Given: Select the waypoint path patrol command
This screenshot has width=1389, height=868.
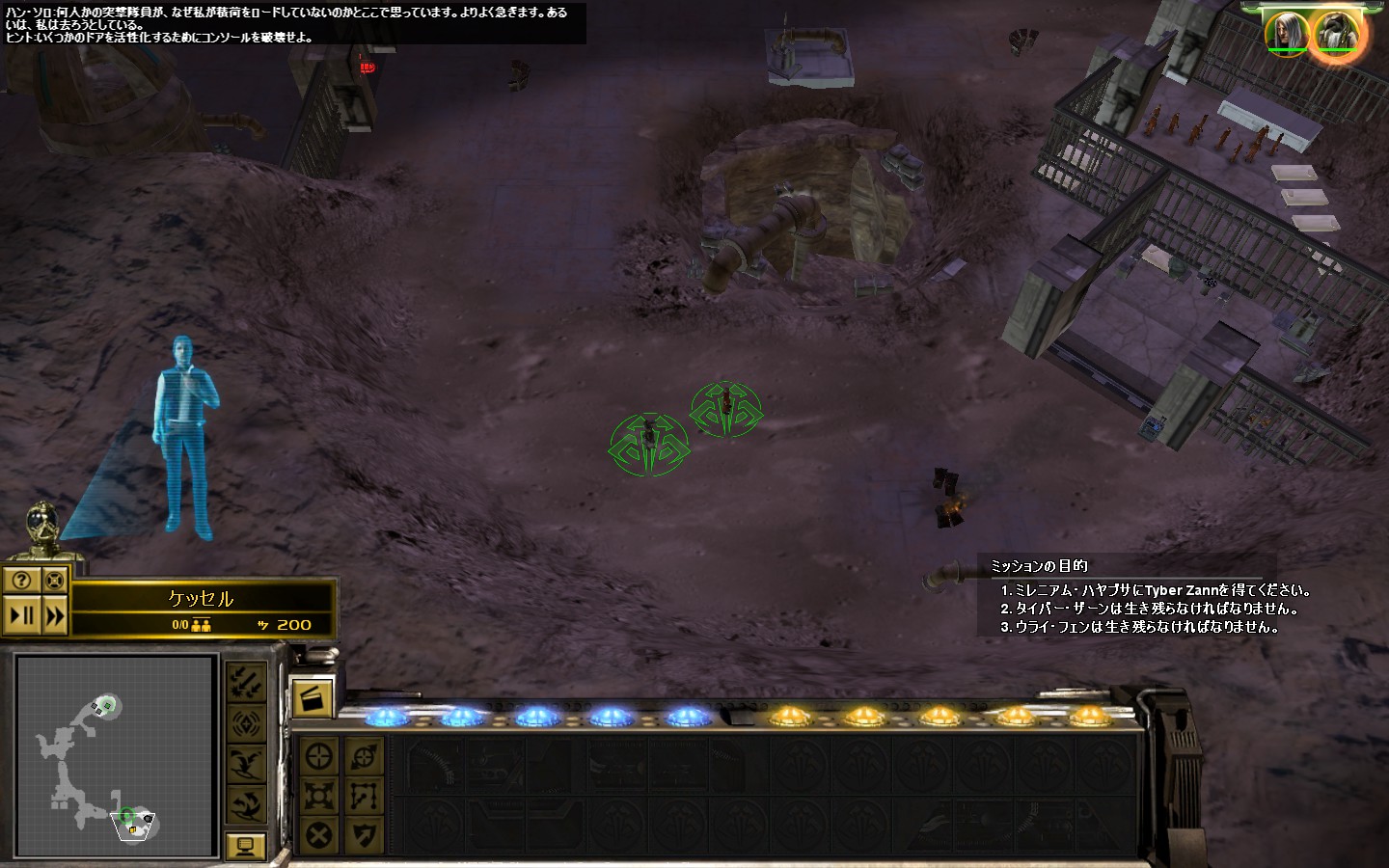Looking at the screenshot, I should click(365, 796).
